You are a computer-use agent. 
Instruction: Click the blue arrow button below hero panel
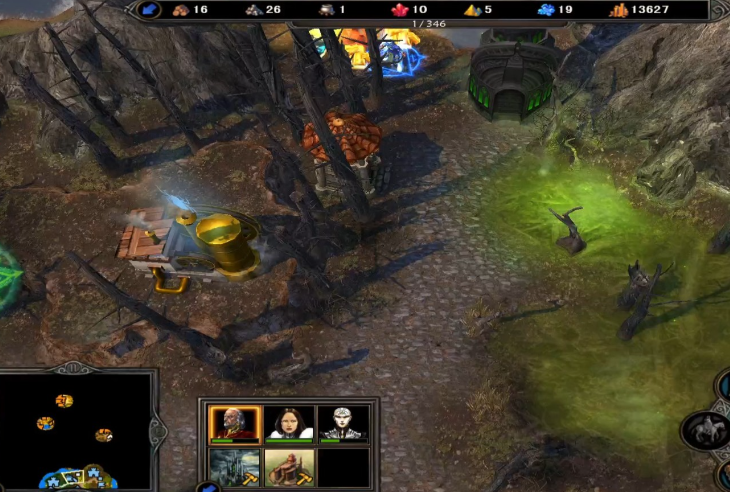(x=208, y=488)
